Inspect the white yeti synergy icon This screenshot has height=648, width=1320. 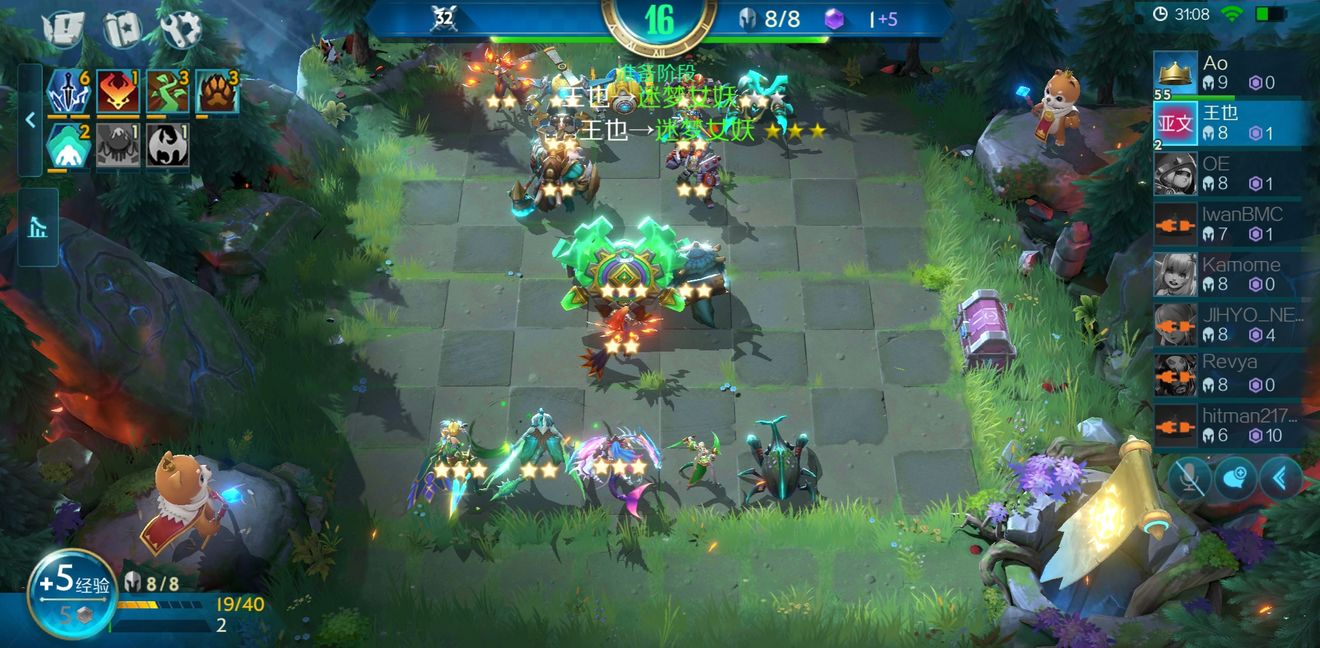[70, 145]
